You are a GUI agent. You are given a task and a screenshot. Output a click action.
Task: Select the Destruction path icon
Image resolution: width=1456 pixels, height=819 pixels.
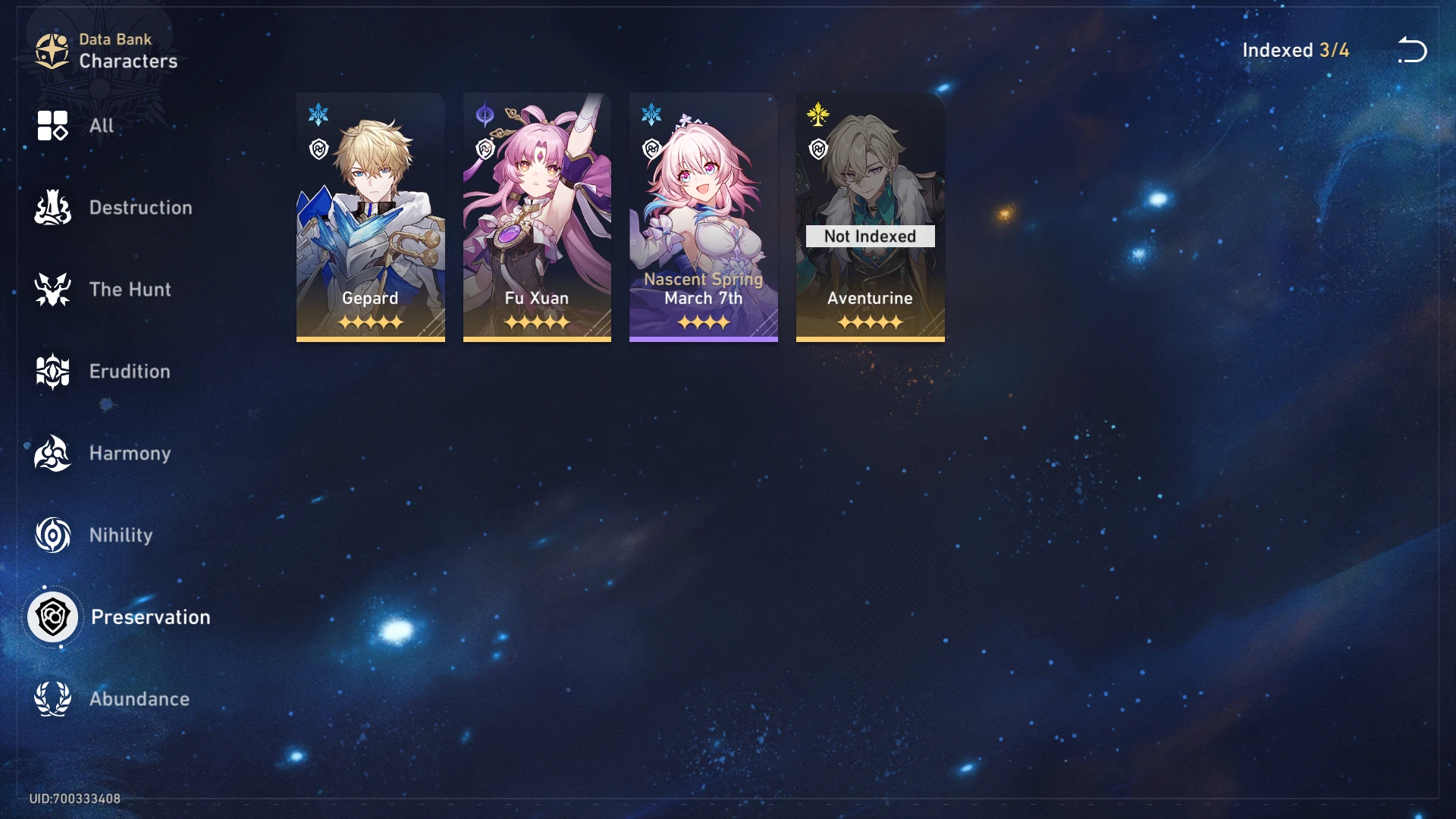pyautogui.click(x=52, y=208)
